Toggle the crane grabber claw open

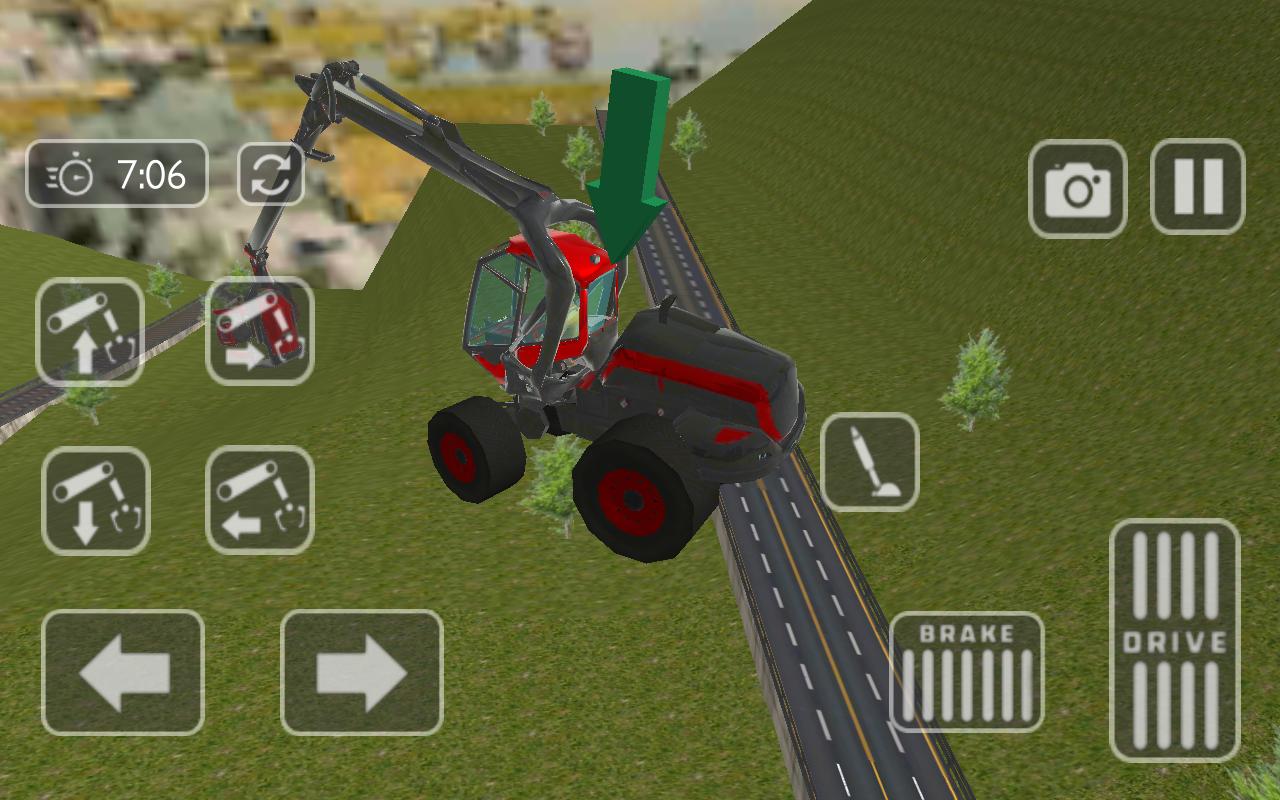870,463
